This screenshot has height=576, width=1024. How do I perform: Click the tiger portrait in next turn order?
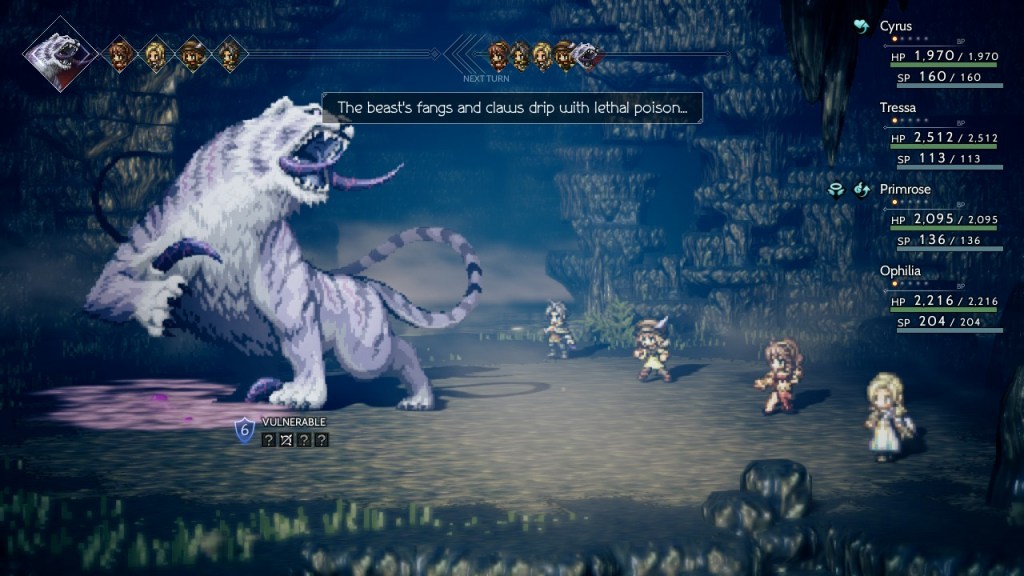(588, 55)
